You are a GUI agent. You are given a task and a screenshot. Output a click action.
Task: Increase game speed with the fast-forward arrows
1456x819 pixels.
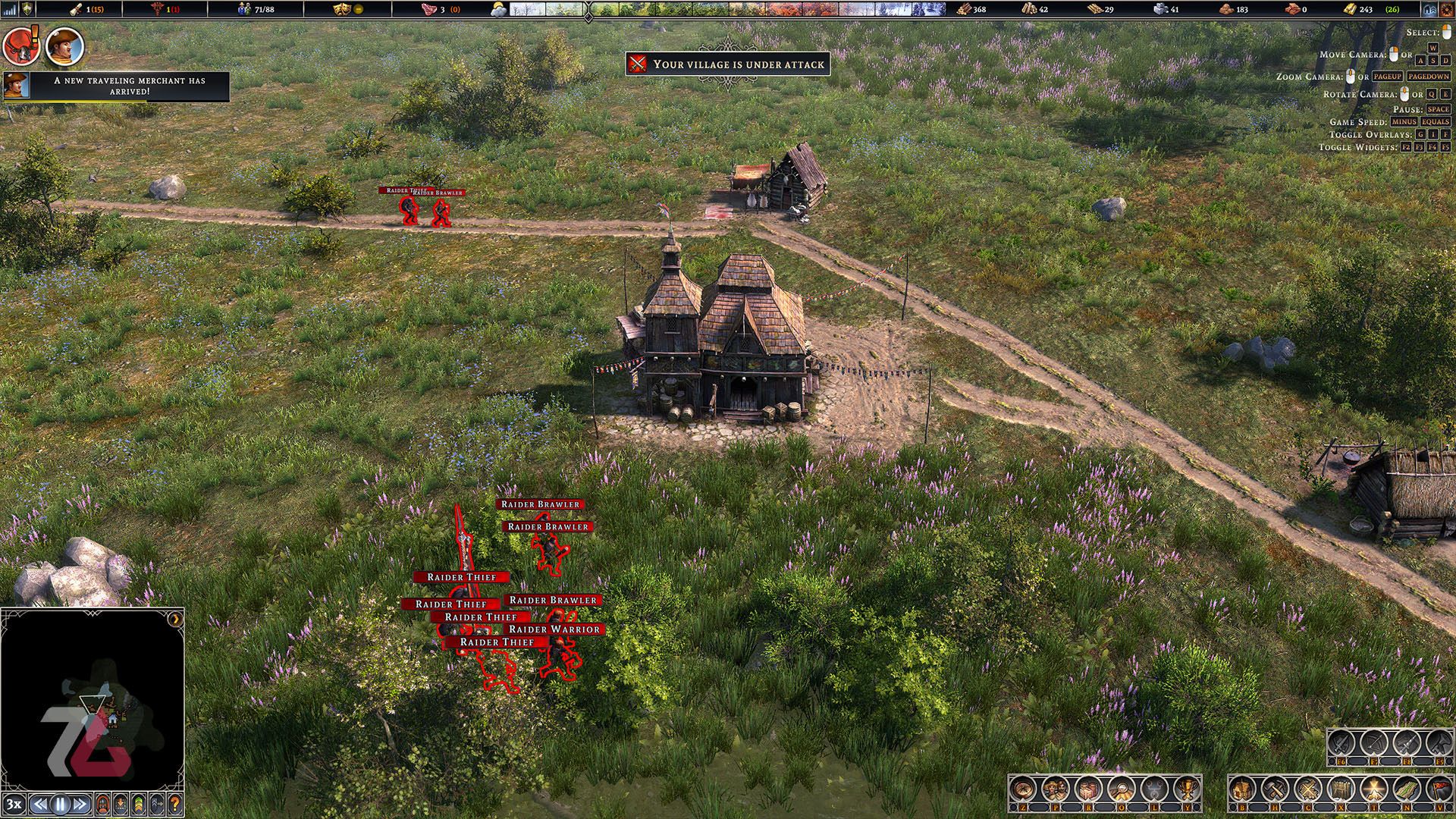[81, 804]
